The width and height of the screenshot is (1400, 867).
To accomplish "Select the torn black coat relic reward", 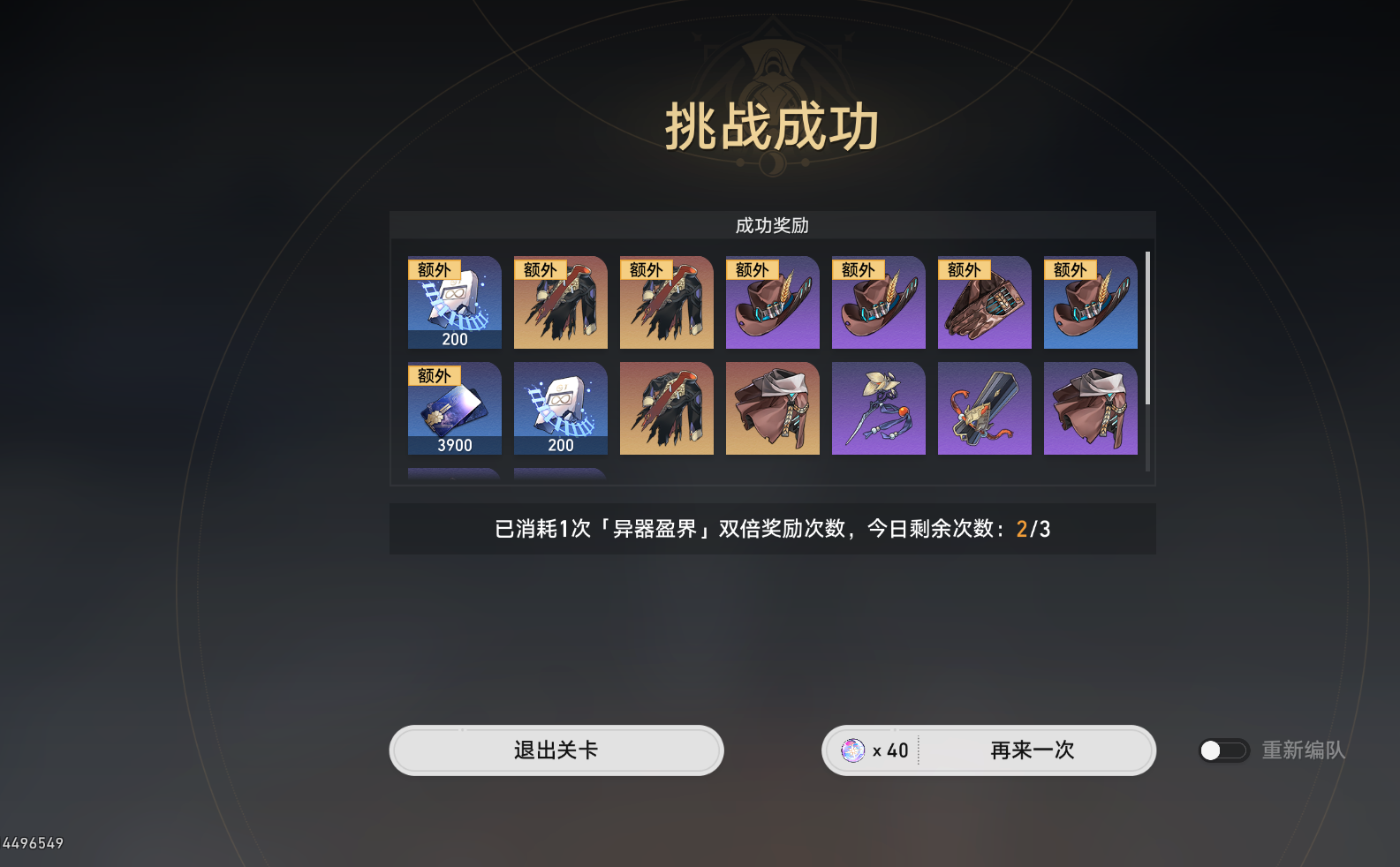I will tap(560, 302).
